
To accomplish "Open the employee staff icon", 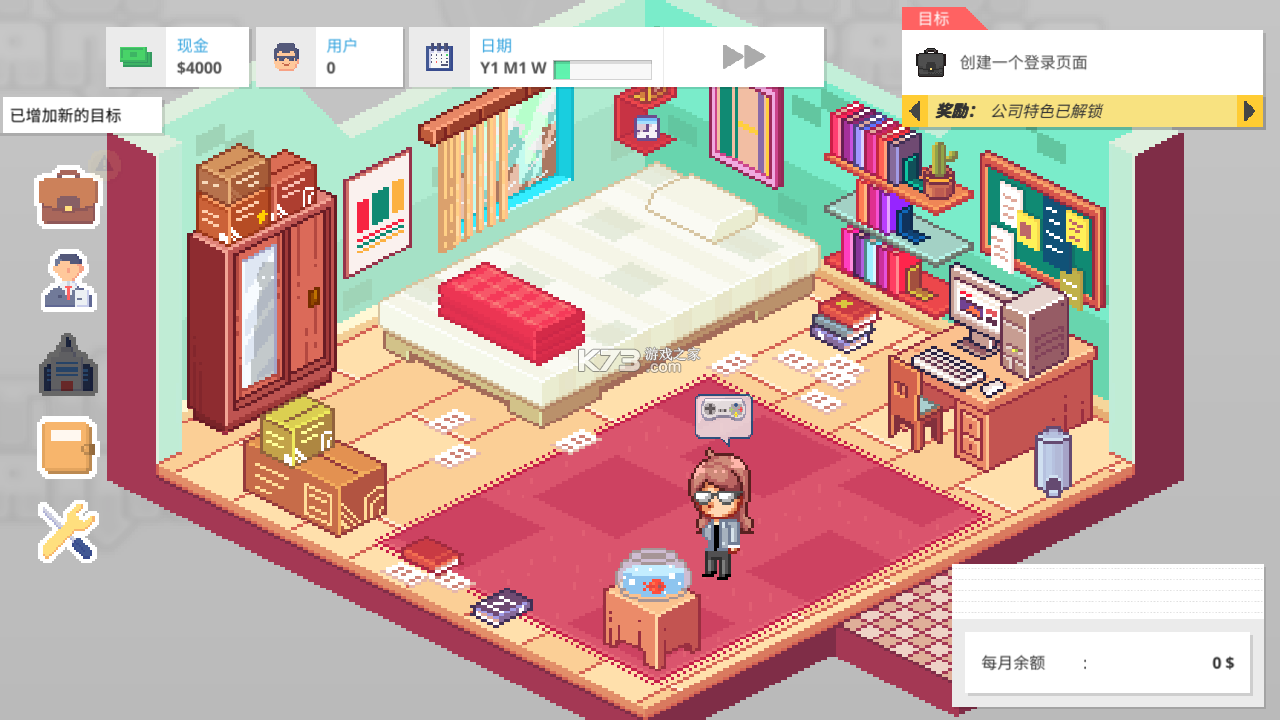I will coord(68,280).
